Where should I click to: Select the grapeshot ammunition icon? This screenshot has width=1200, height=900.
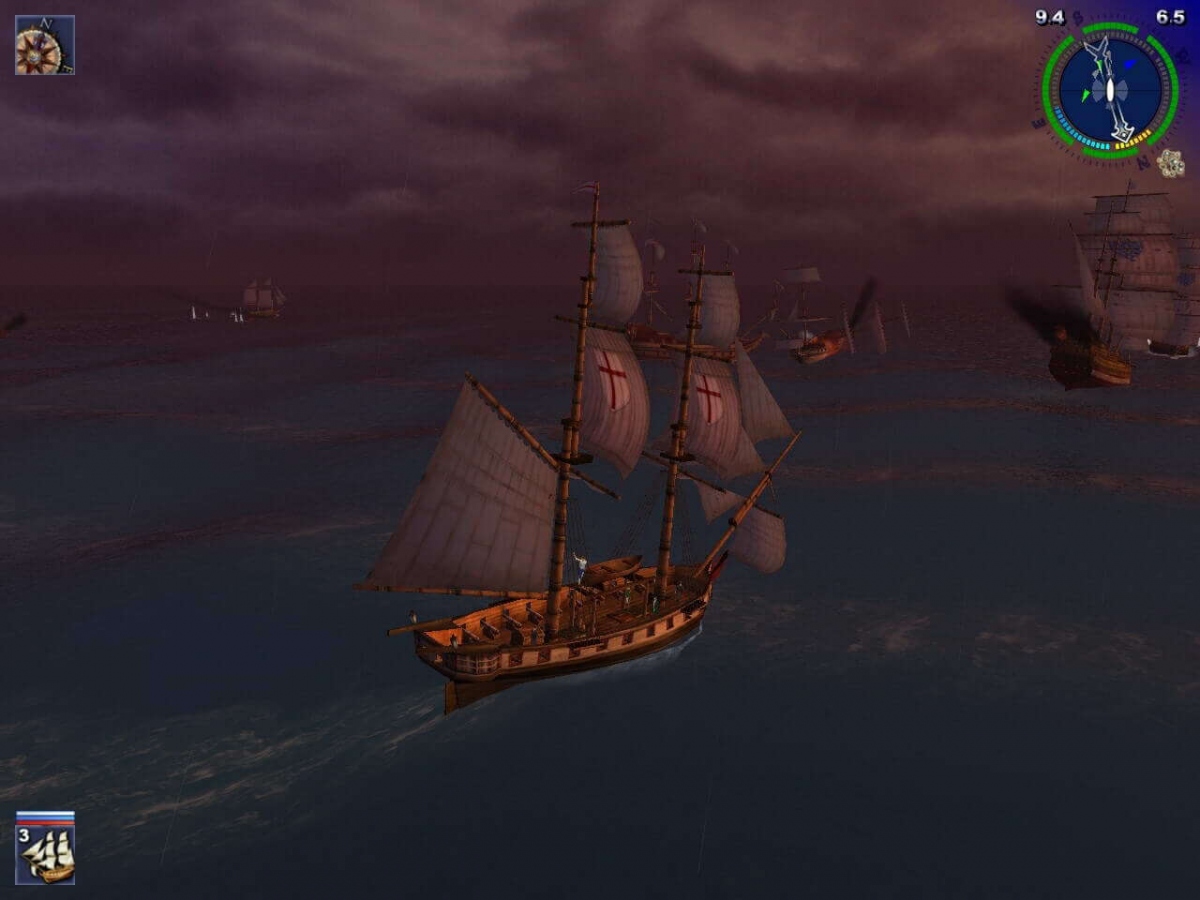pyautogui.click(x=1170, y=162)
